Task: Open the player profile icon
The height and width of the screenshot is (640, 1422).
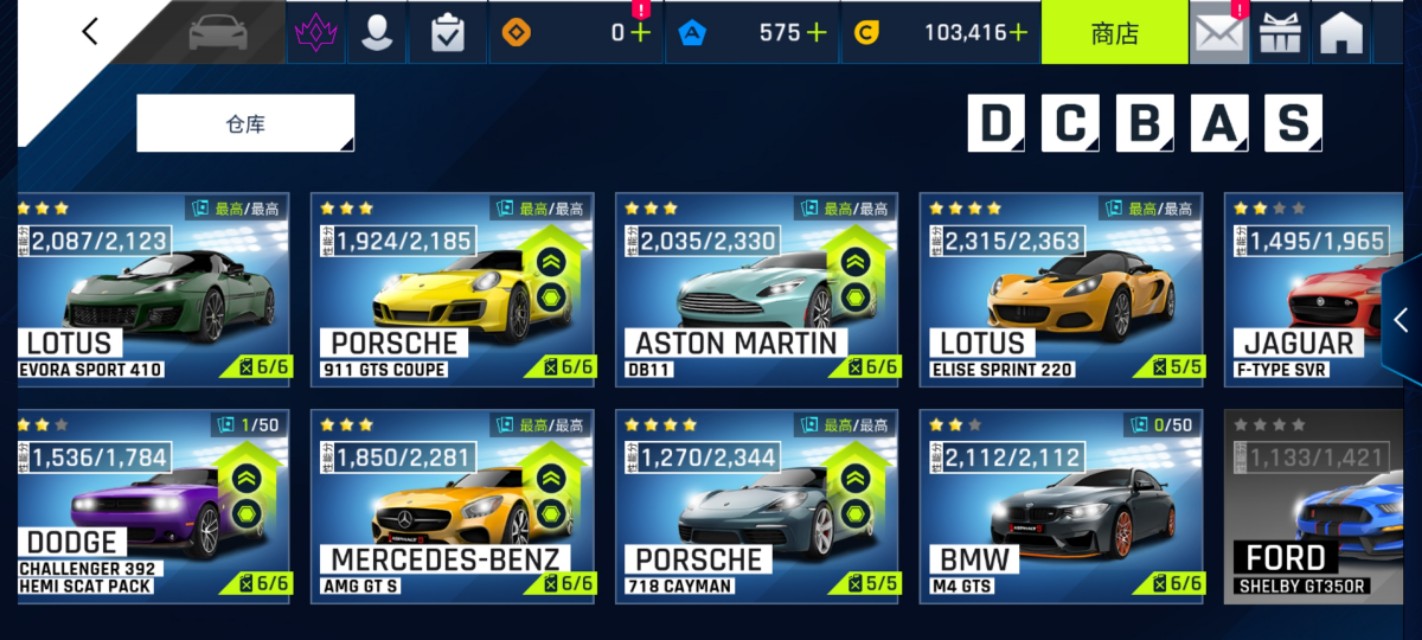Action: point(377,33)
